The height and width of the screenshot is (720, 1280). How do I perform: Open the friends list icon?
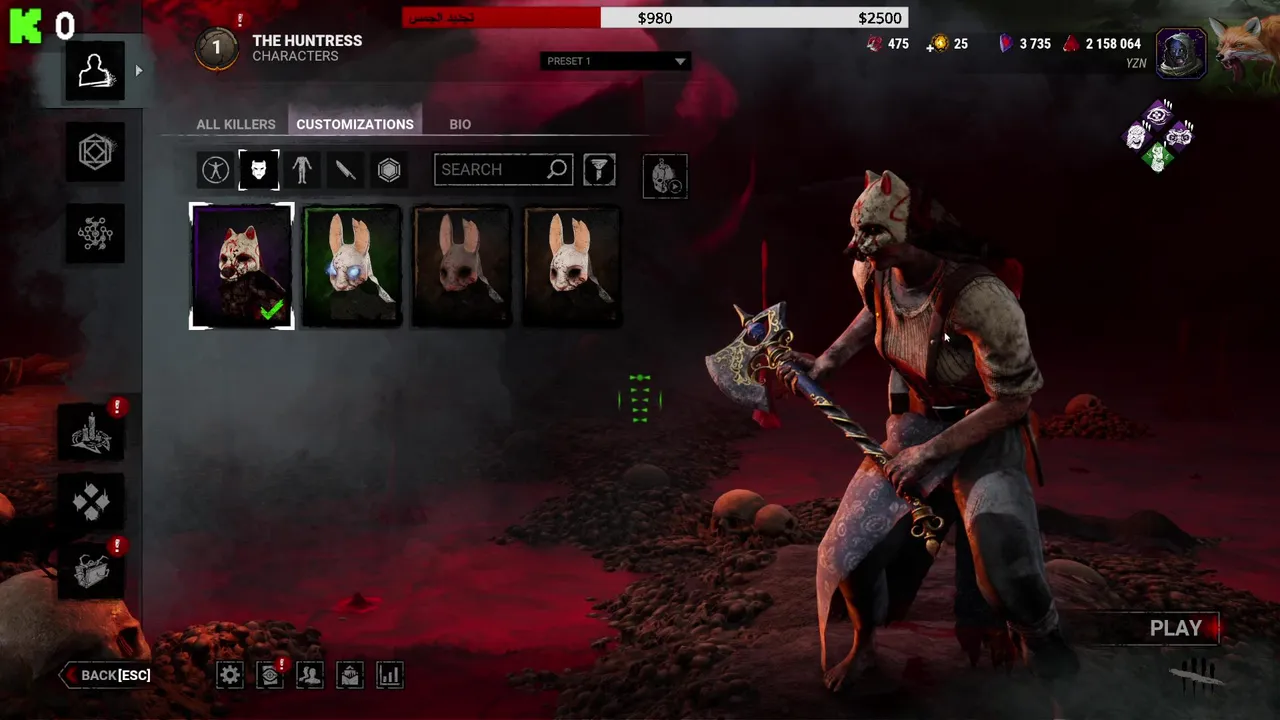pos(310,675)
